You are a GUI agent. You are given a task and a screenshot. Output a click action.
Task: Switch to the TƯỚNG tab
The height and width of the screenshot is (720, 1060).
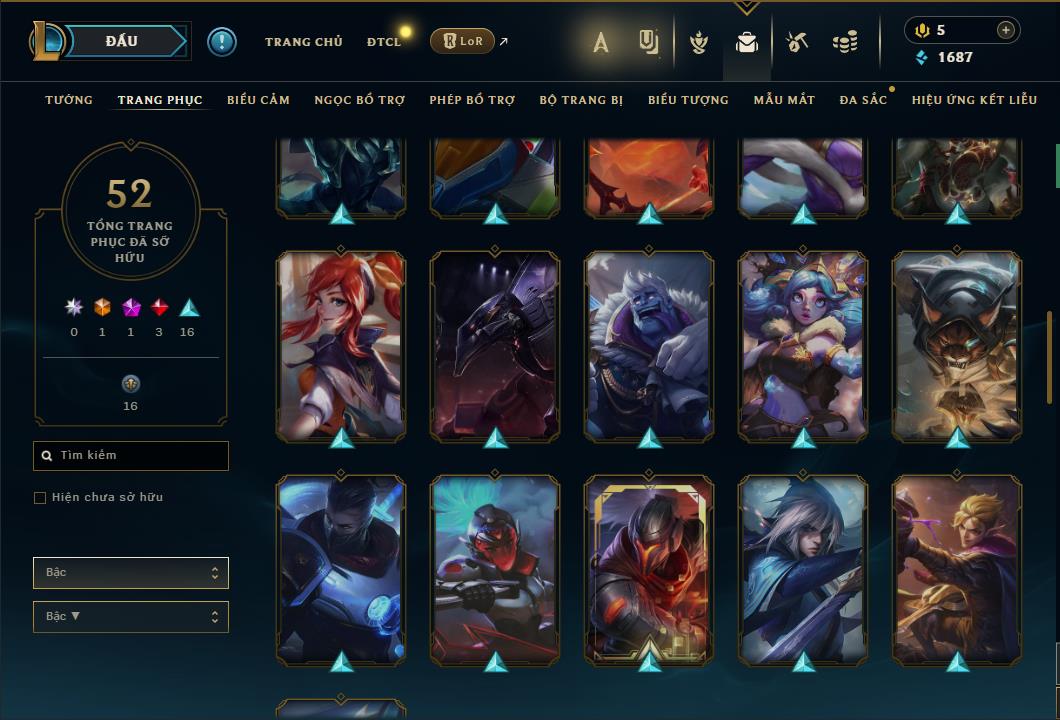69,100
